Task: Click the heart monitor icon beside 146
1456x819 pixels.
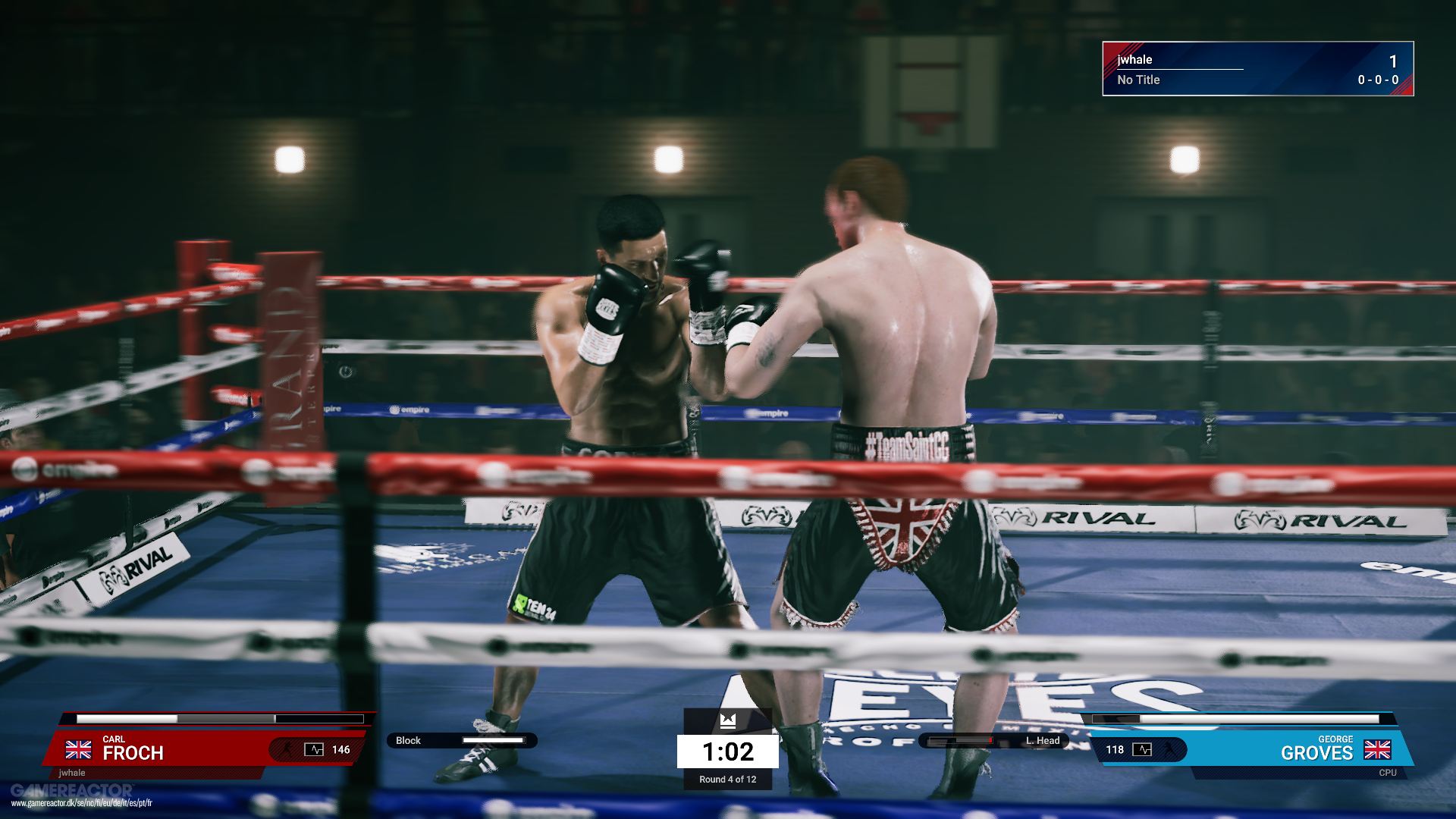Action: tap(314, 750)
